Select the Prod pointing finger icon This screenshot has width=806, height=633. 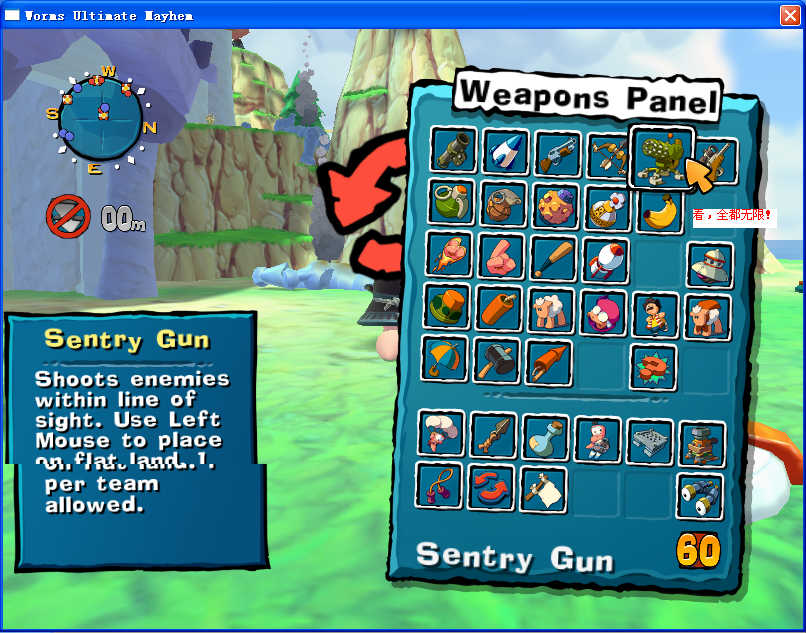[501, 256]
